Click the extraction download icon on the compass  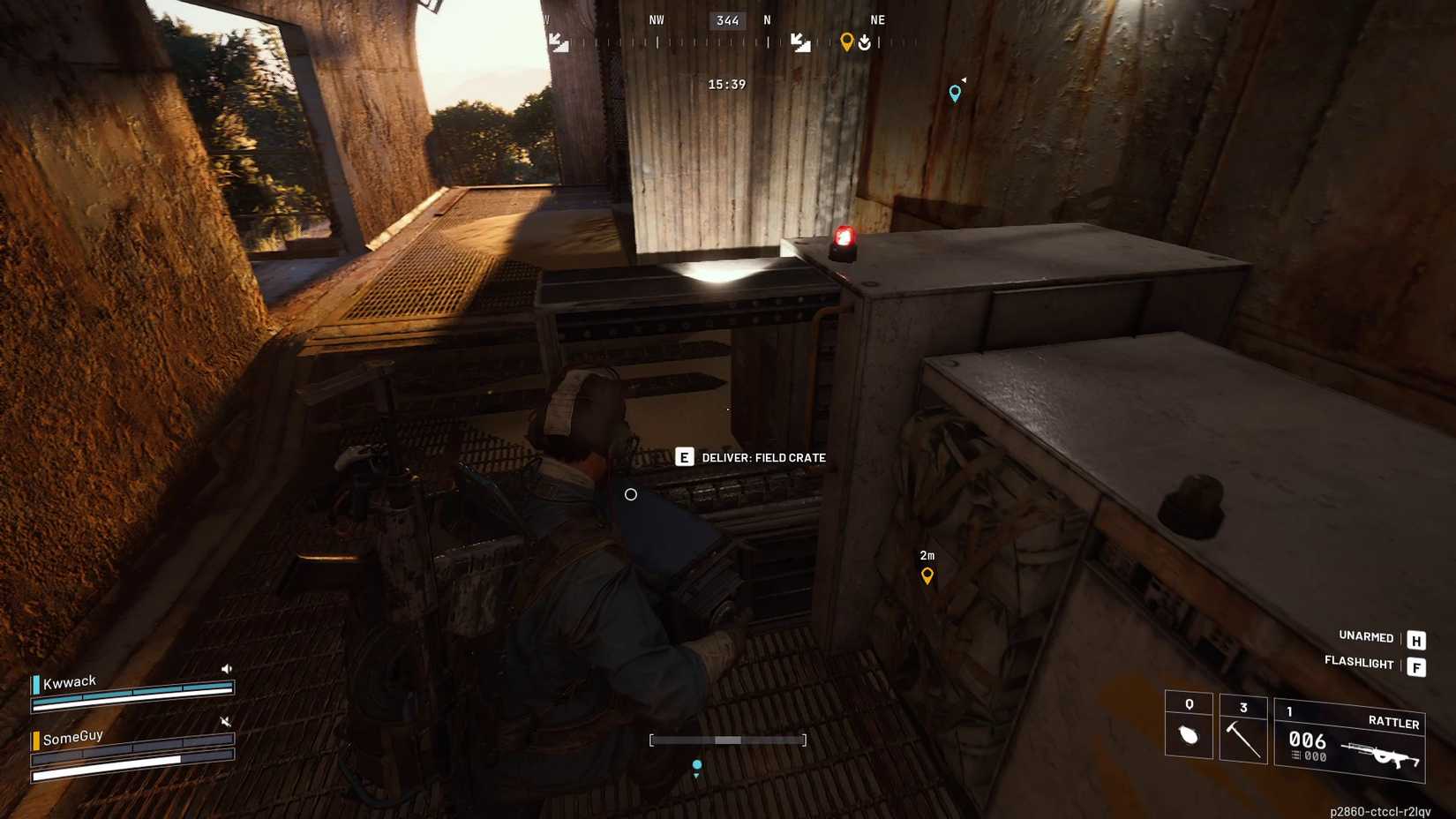(x=866, y=40)
